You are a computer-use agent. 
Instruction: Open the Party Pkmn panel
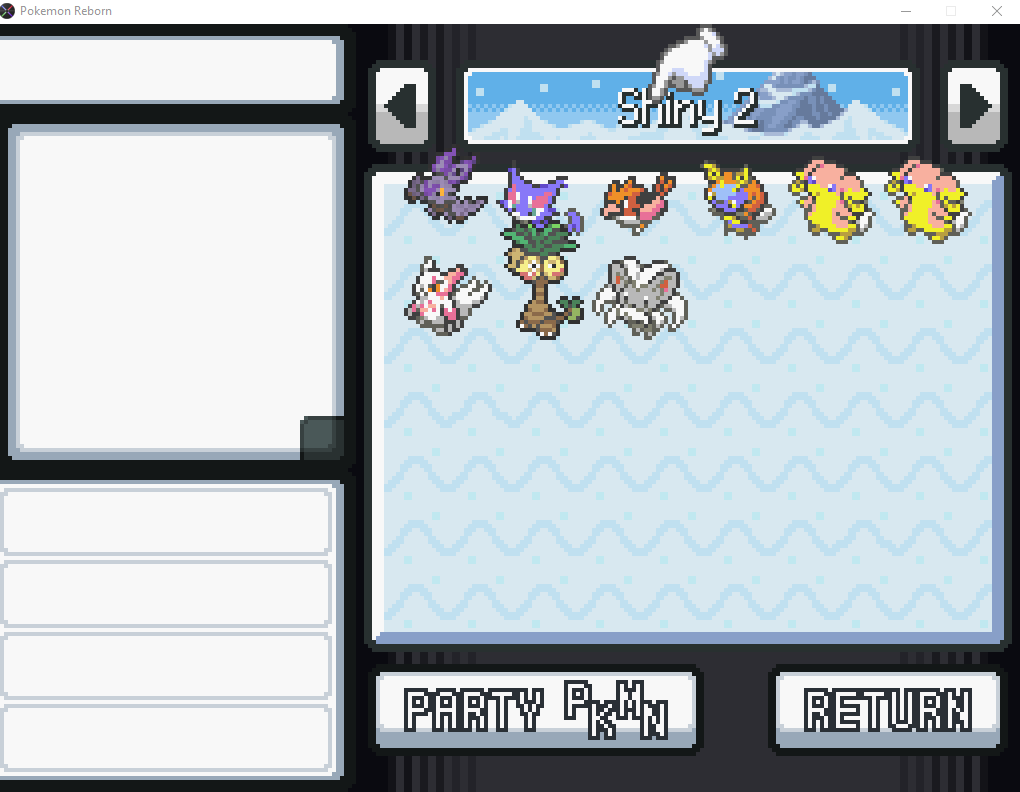[536, 710]
